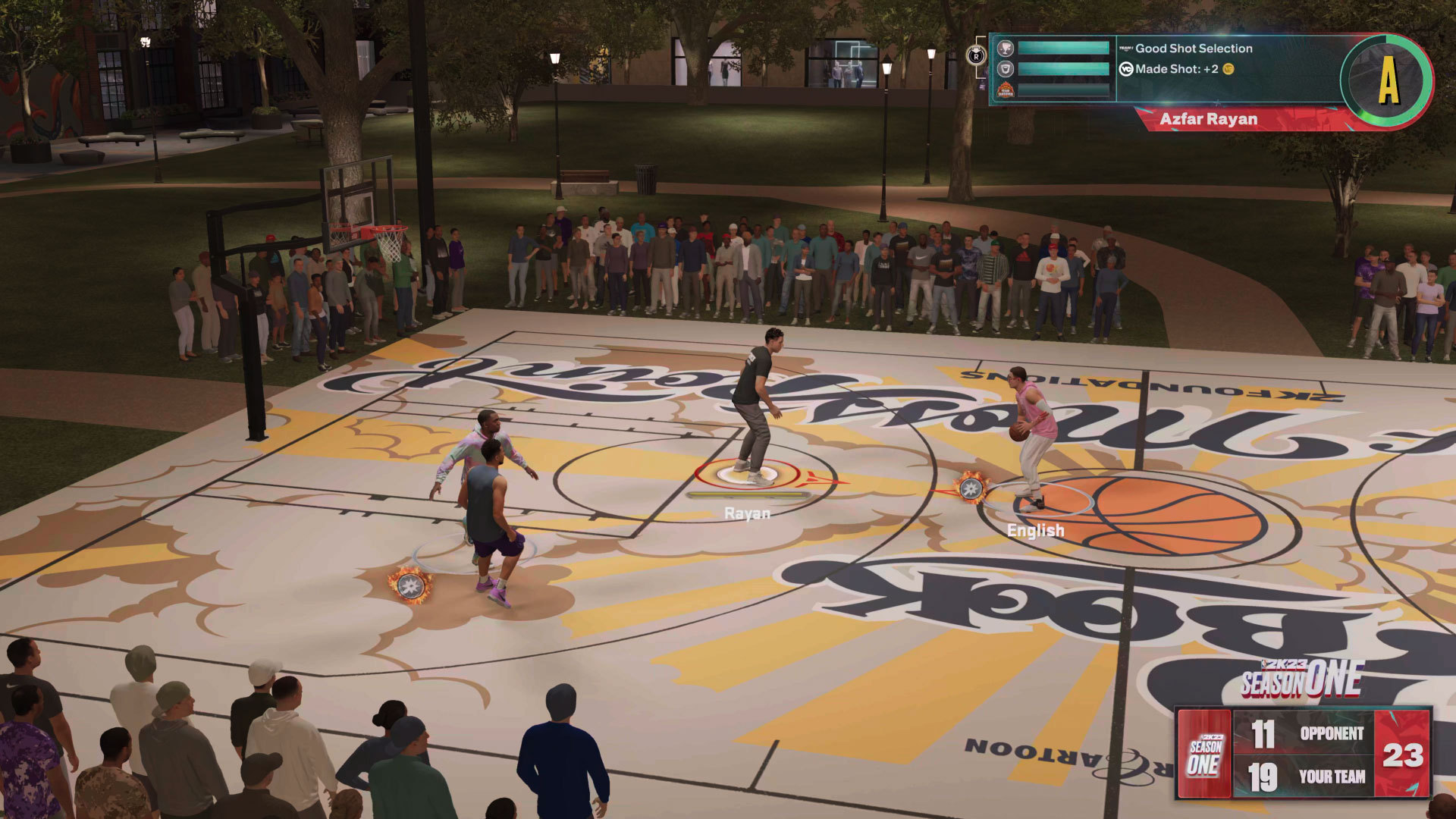Select the Team Takeover flame icon
The height and width of the screenshot is (819, 1456).
pos(1005,90)
